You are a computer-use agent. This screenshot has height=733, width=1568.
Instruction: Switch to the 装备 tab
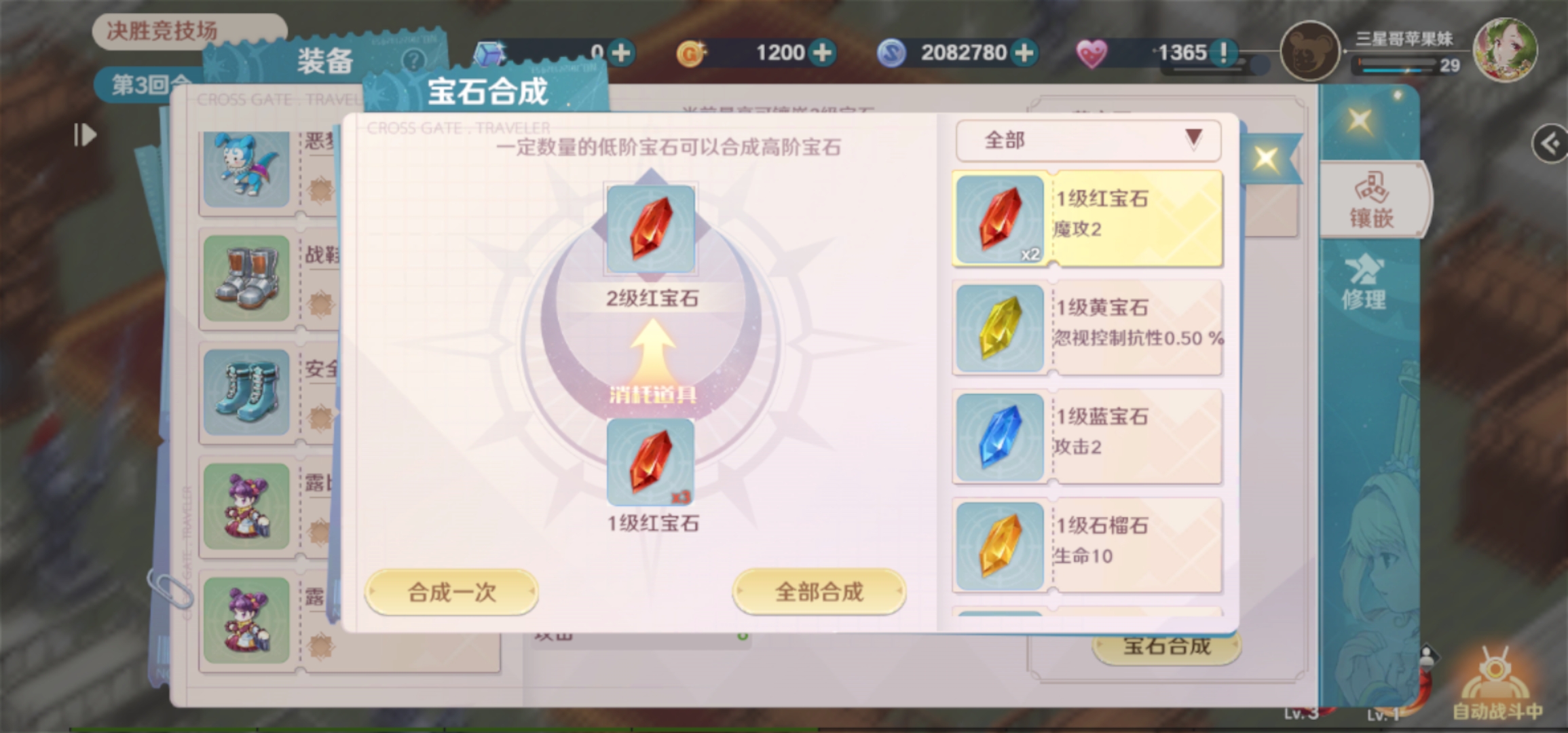[x=325, y=62]
